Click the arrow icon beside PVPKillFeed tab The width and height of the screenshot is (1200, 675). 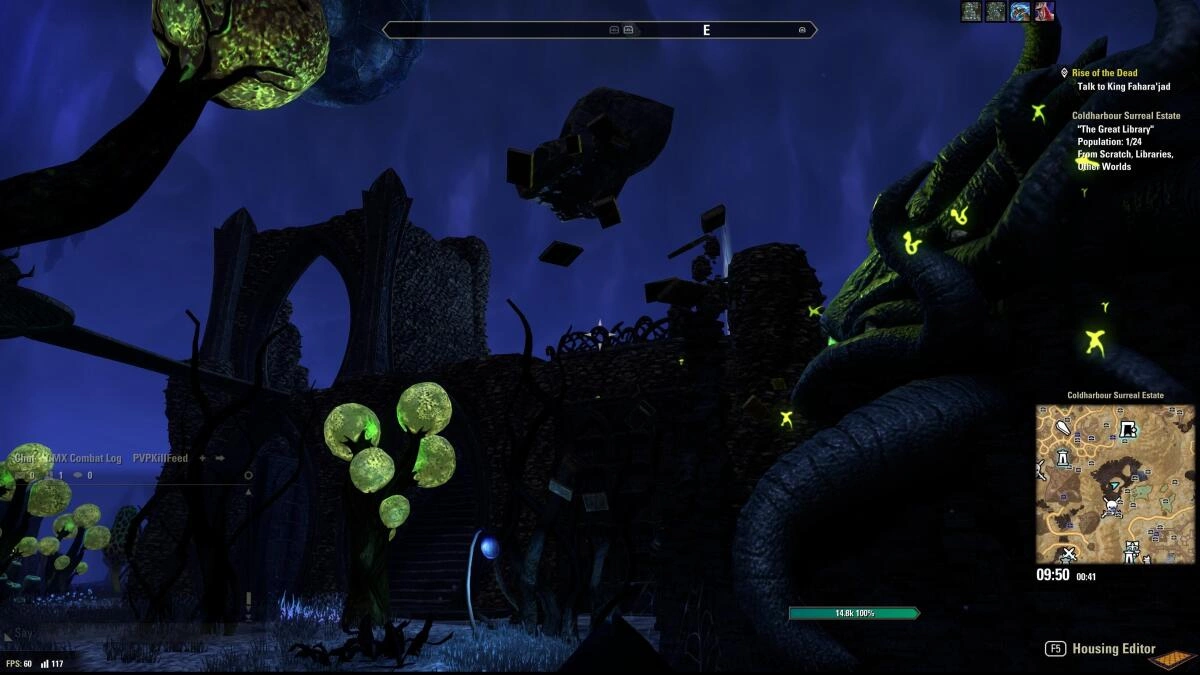(220, 458)
